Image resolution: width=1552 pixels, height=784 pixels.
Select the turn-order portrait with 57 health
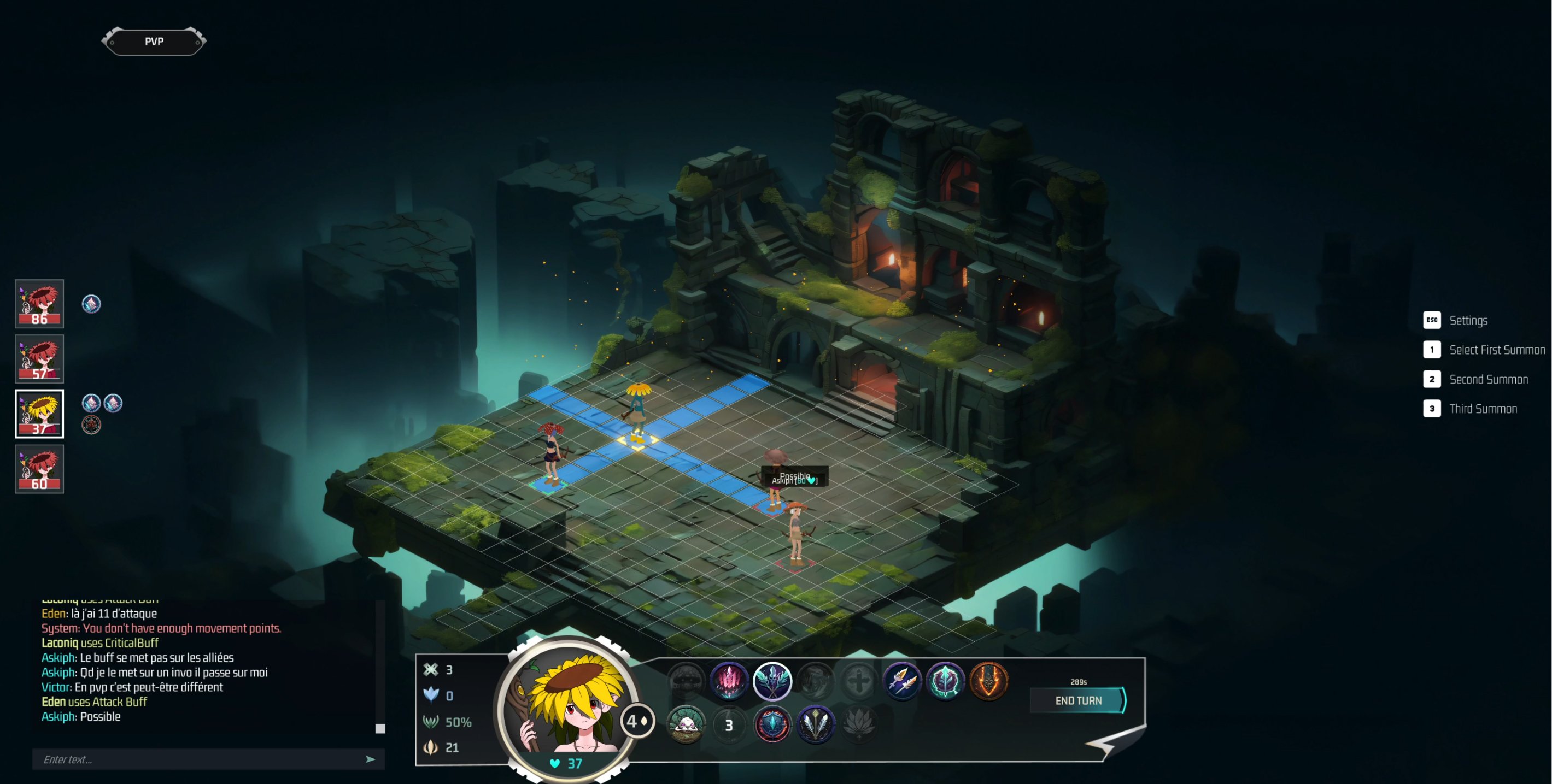[x=39, y=359]
